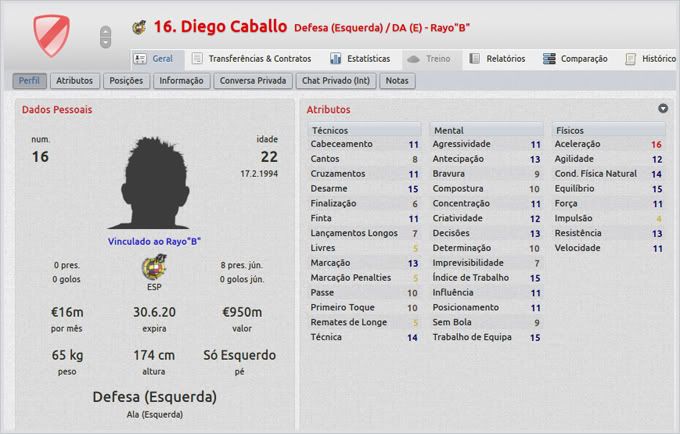
Task: Open the Geral tab
Action: pyautogui.click(x=153, y=59)
